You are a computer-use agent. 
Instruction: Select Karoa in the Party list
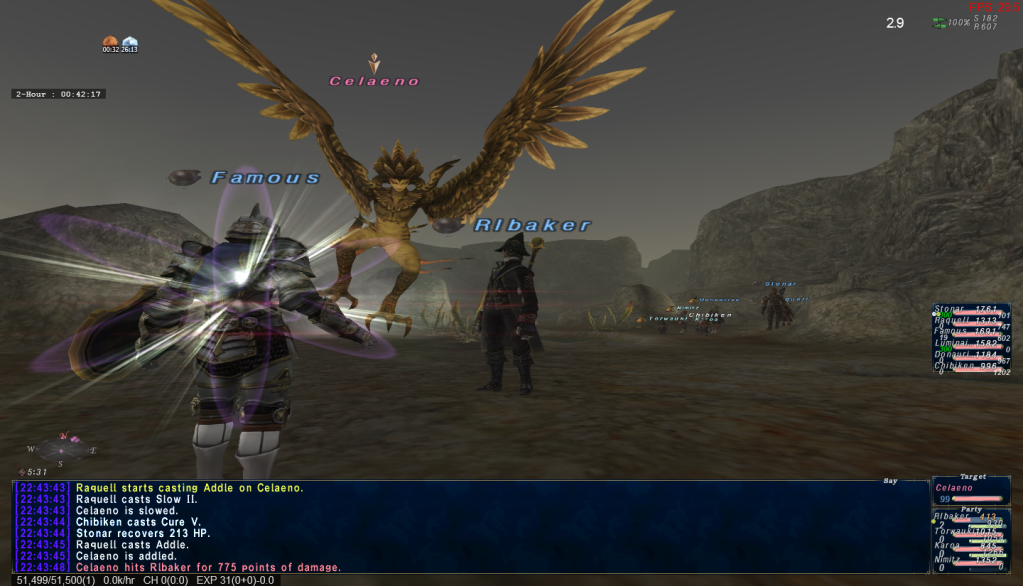[x=947, y=546]
